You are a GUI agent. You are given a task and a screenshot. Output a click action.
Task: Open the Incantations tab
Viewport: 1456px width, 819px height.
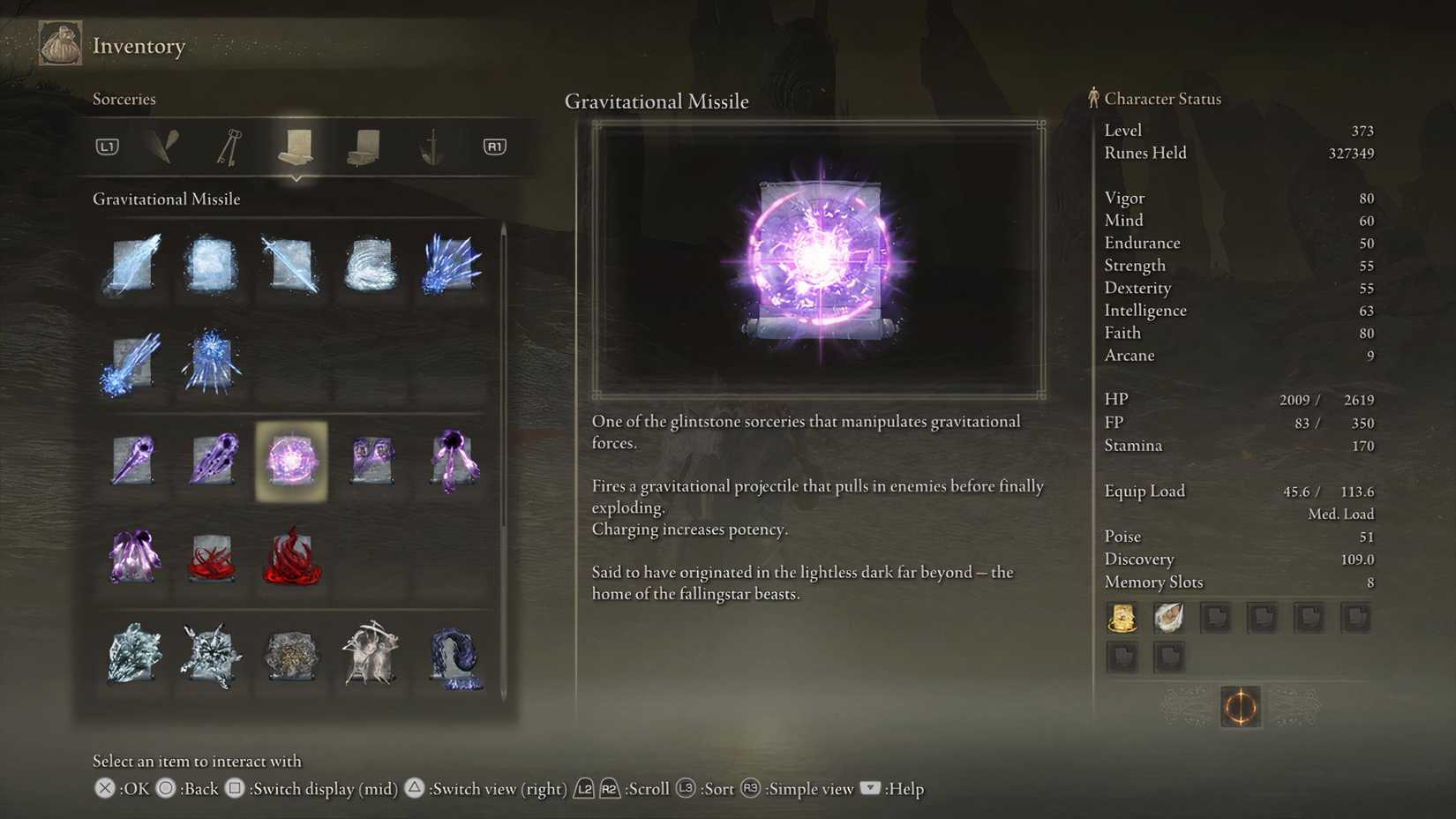tap(364, 147)
